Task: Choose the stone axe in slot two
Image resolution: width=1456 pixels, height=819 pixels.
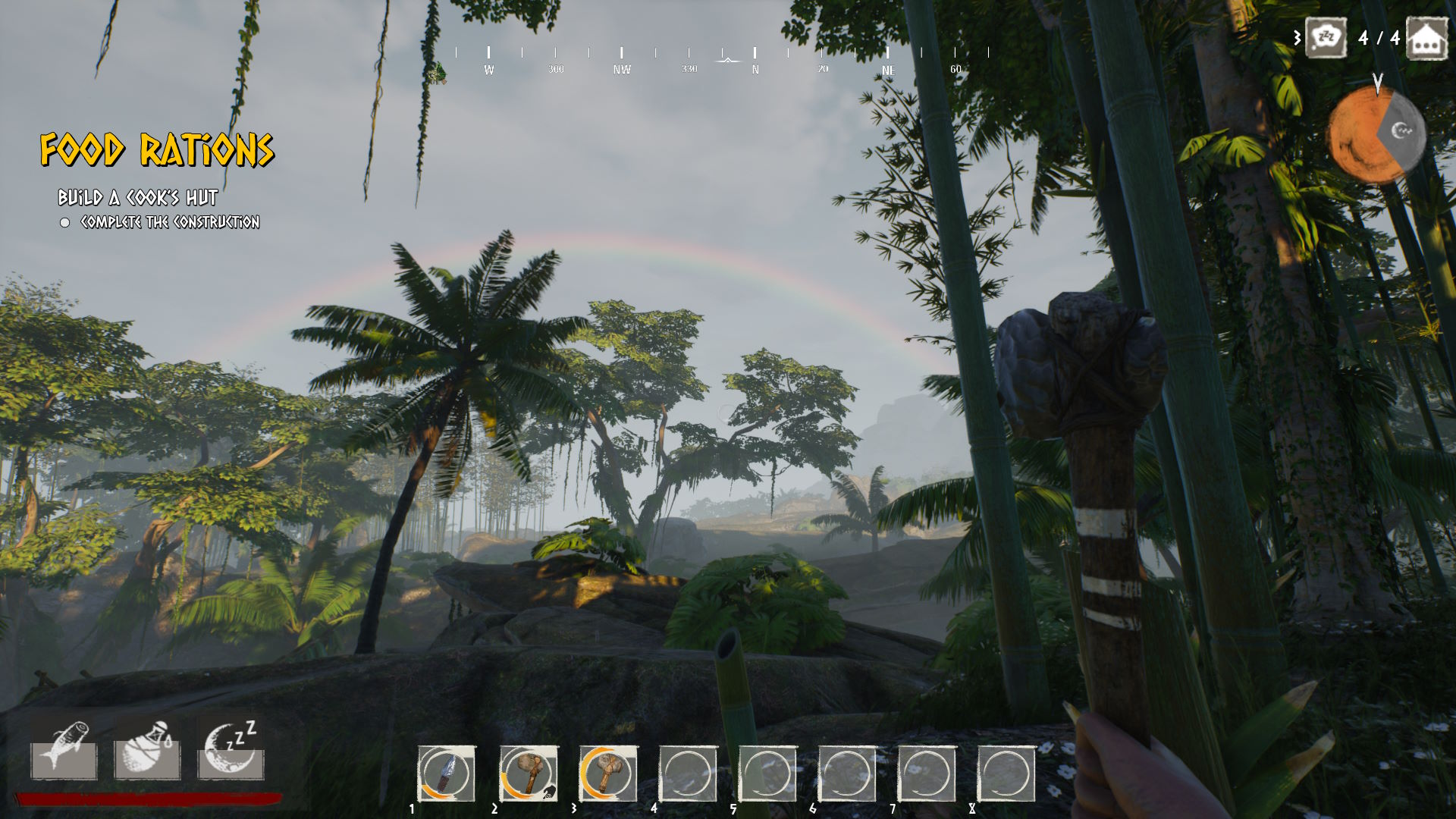Action: pyautogui.click(x=528, y=773)
